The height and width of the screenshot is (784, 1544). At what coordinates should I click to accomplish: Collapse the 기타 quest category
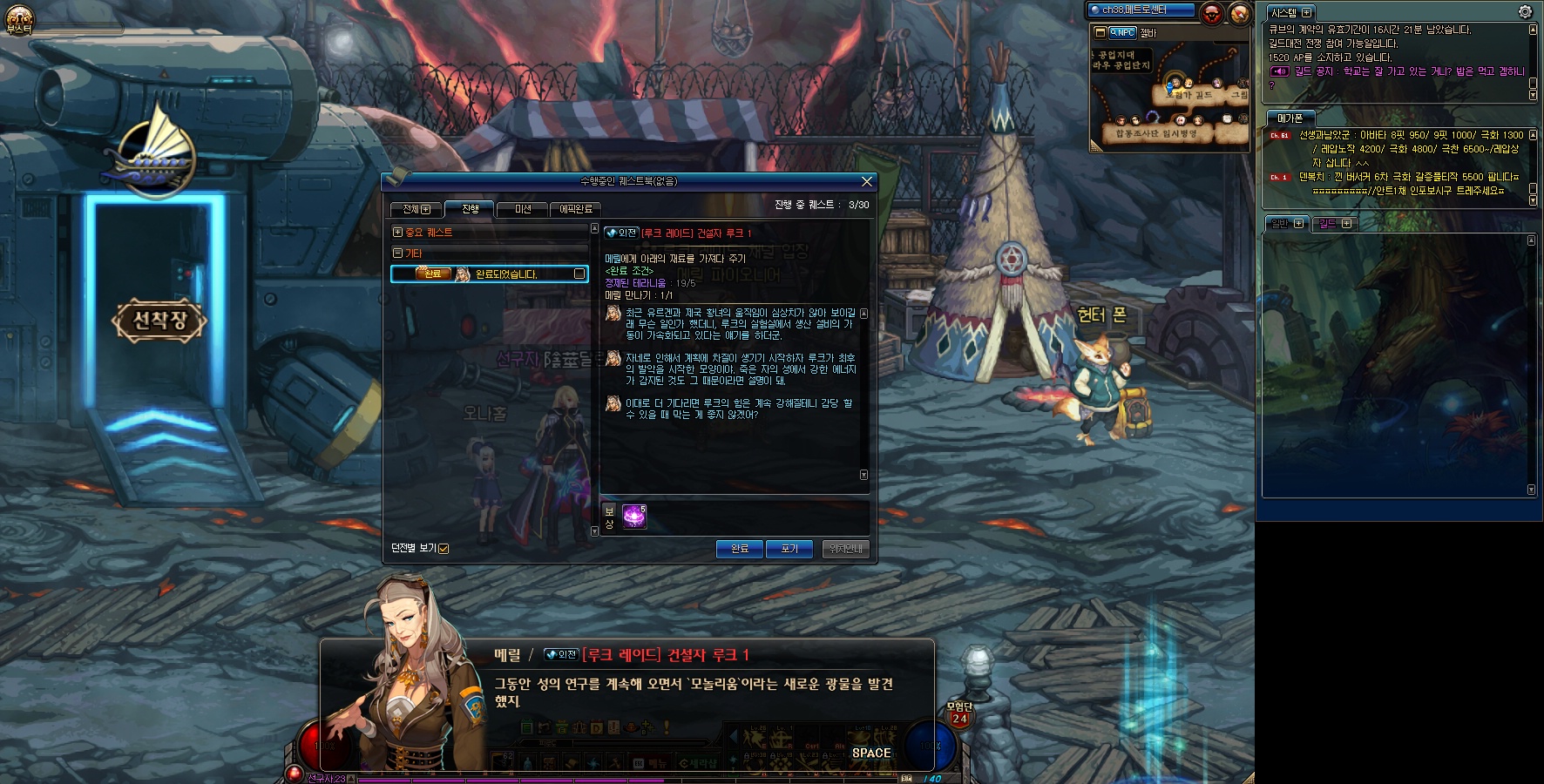click(397, 253)
